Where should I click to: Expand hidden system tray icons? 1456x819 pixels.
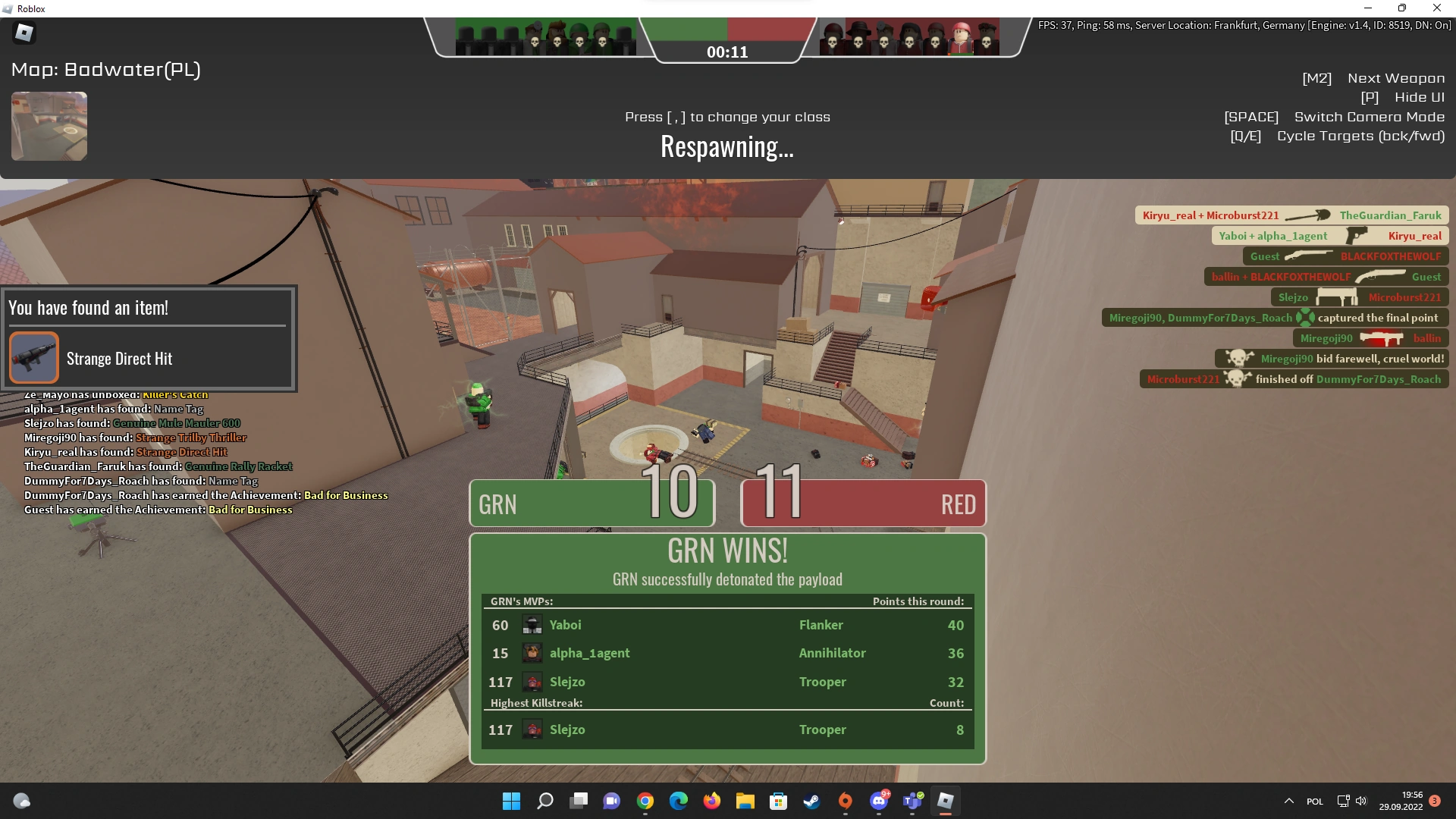tap(1288, 801)
